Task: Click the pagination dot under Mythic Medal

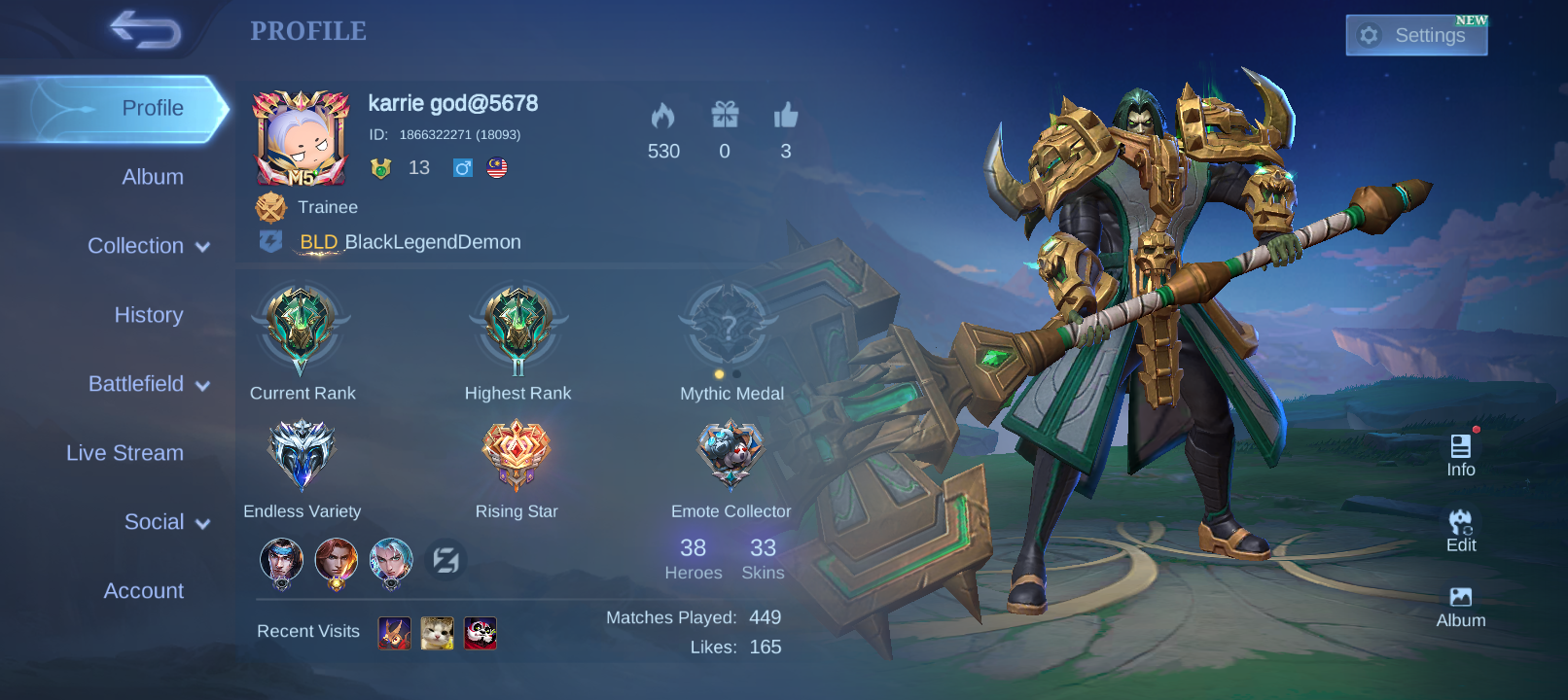Action: tap(720, 373)
